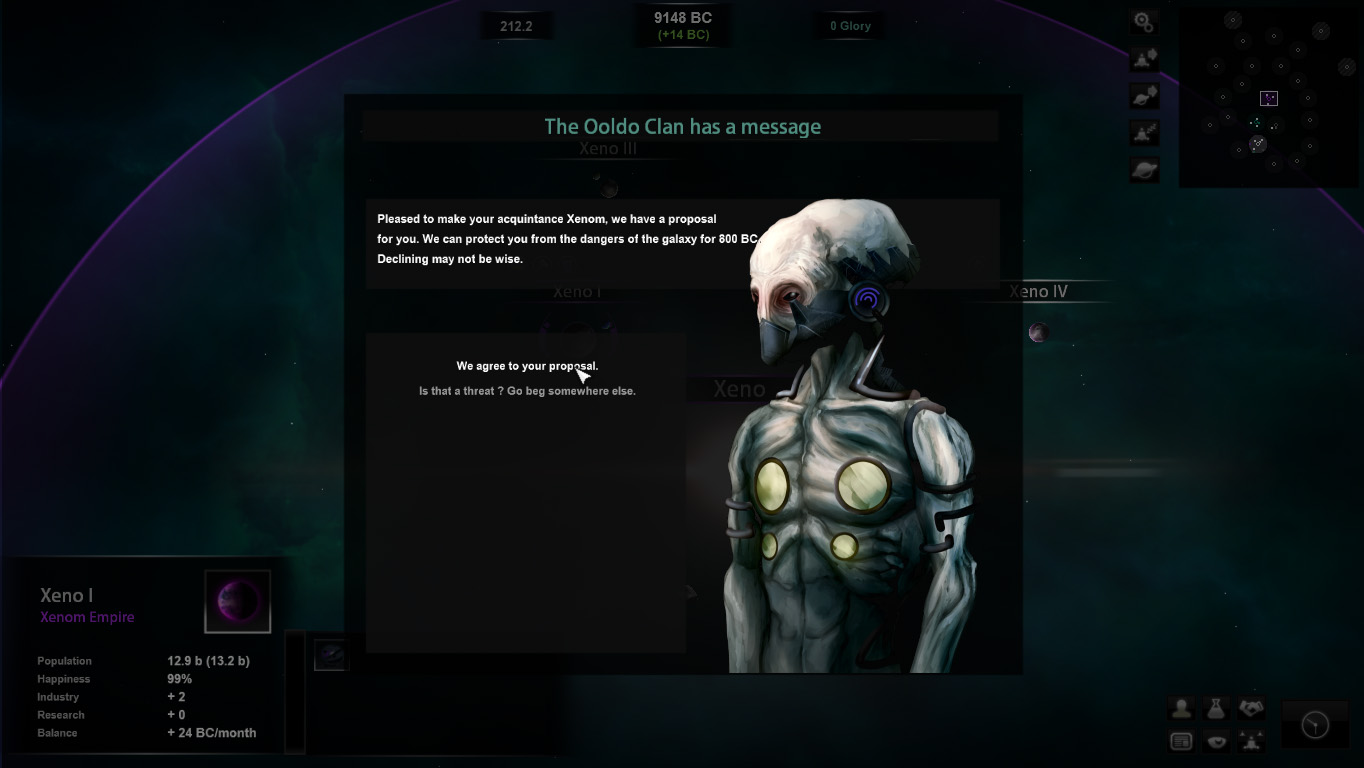This screenshot has height=768, width=1364.
Task: Open the gears settings icon
Action: (x=1144, y=22)
